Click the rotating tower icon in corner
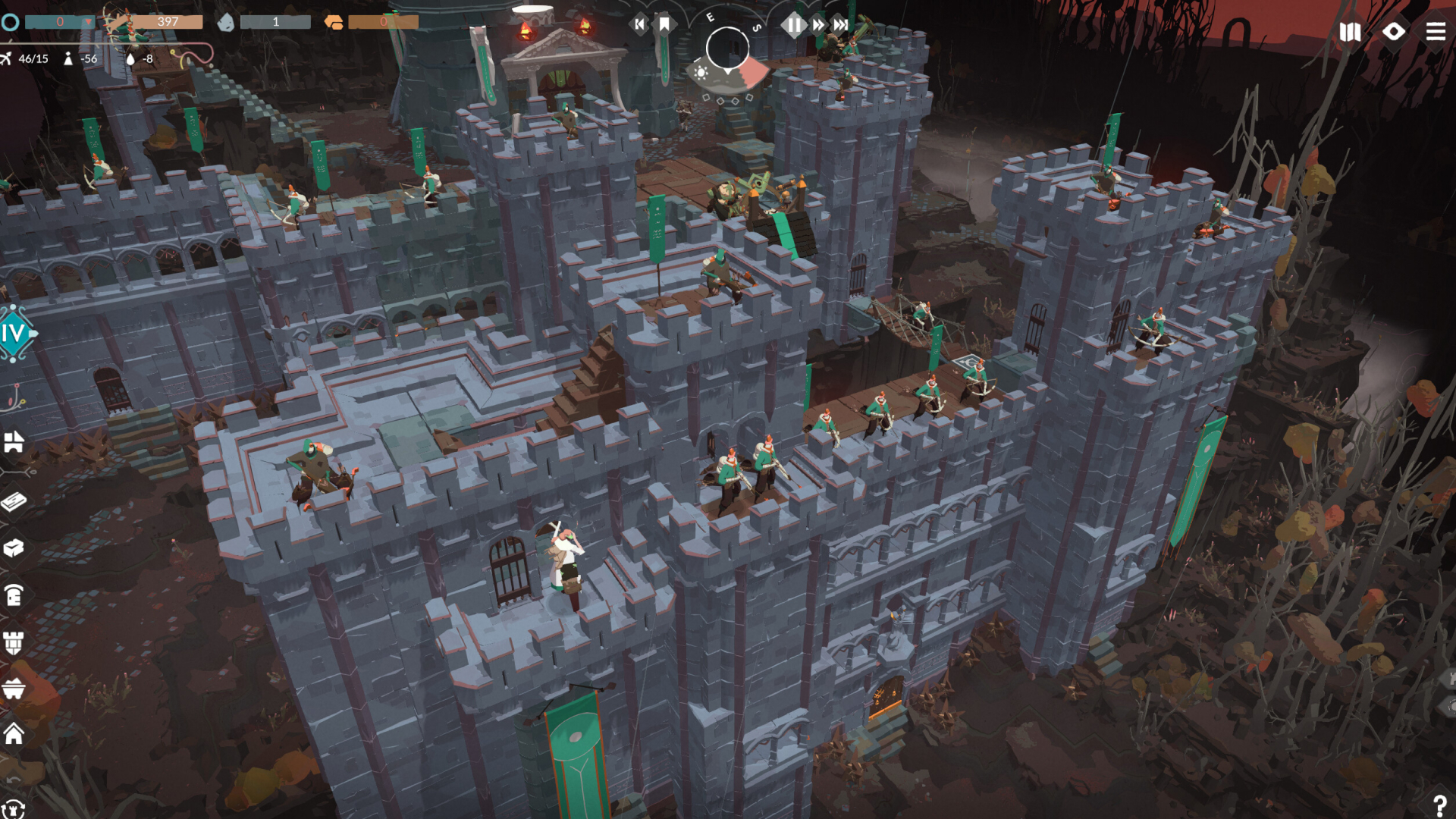The height and width of the screenshot is (819, 1456). coord(14,808)
